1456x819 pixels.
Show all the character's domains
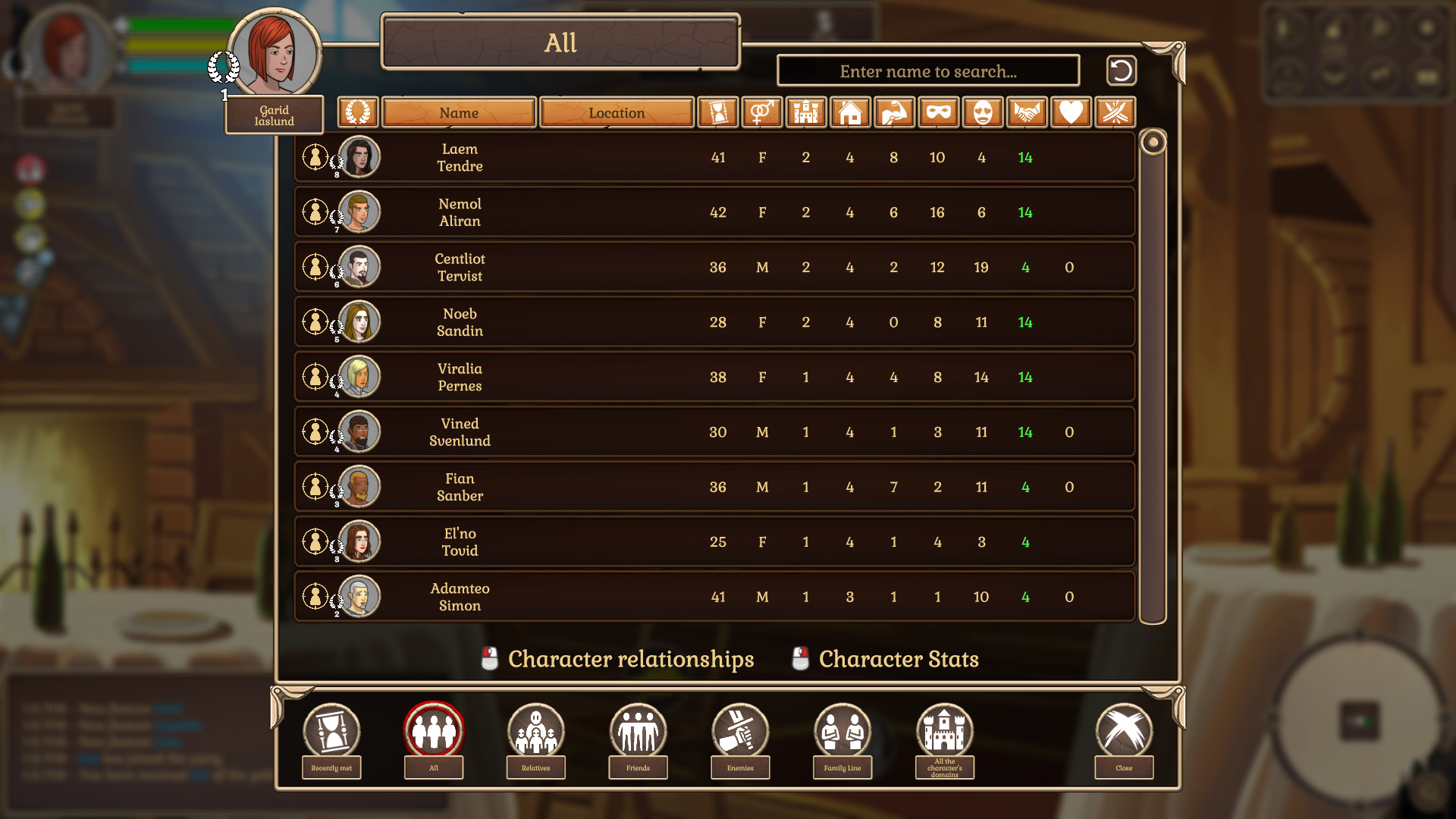944,732
